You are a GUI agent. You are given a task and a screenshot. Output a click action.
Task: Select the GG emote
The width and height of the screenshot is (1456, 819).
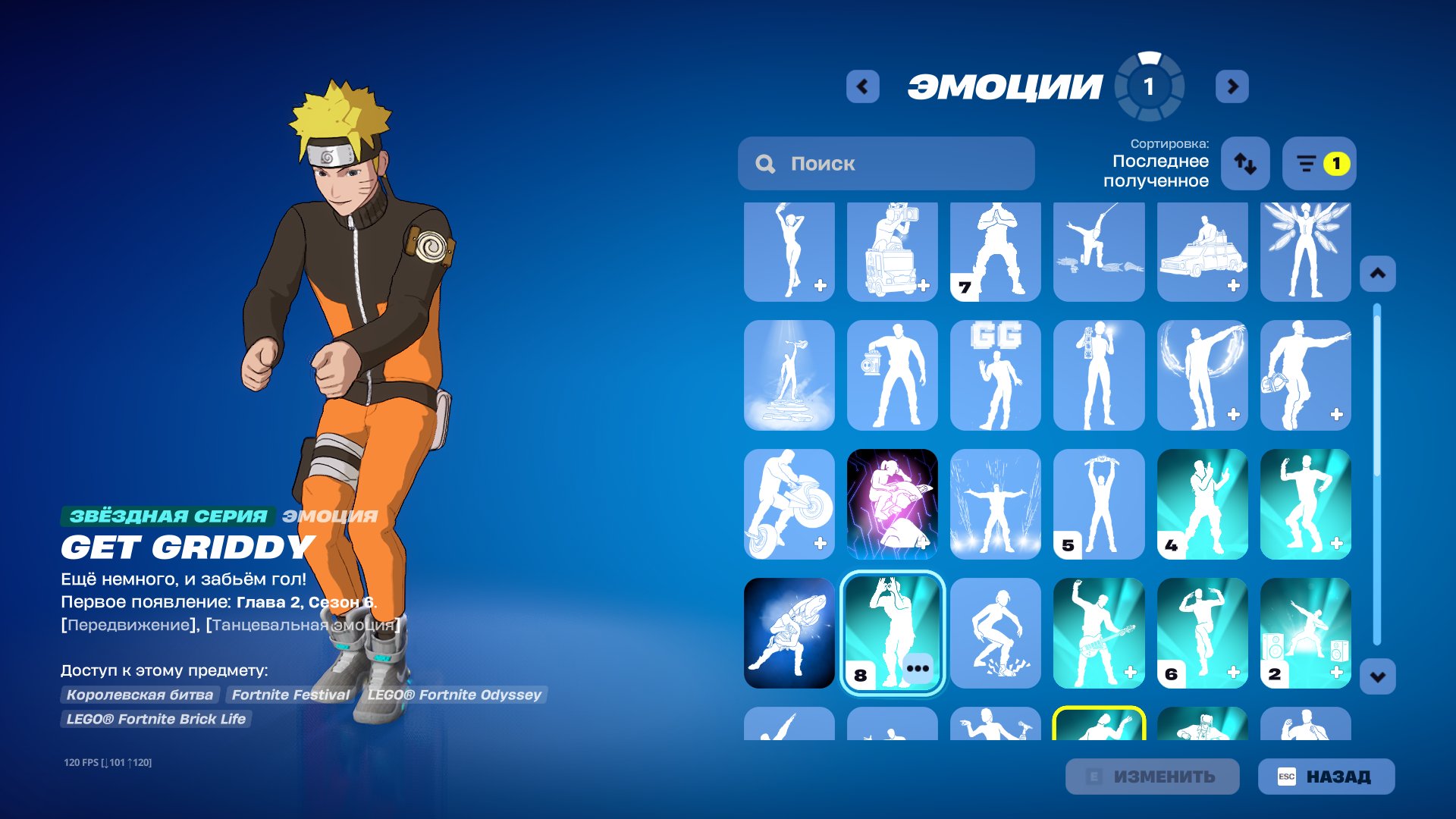tap(995, 377)
